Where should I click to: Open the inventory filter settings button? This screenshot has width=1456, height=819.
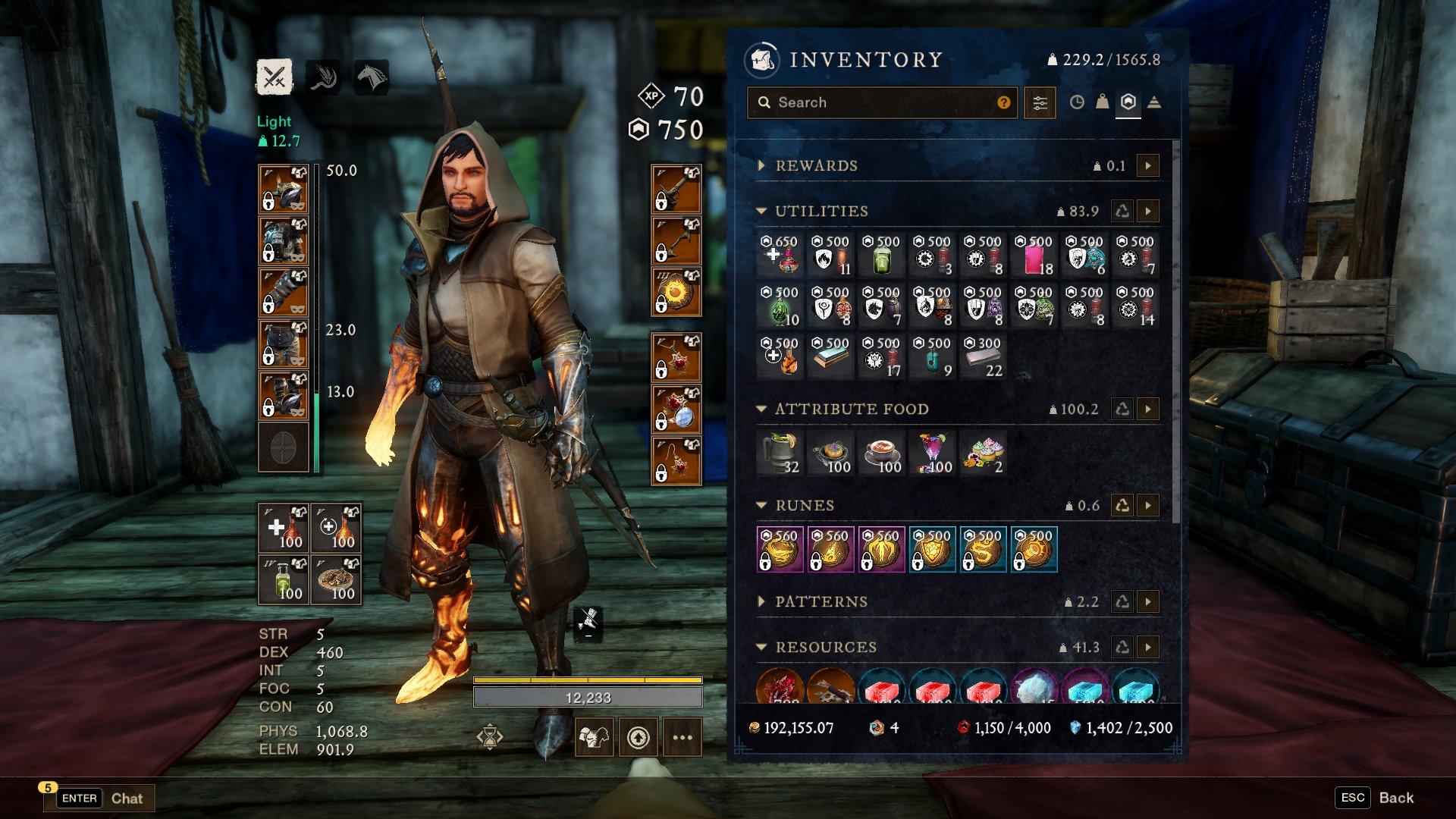point(1040,102)
